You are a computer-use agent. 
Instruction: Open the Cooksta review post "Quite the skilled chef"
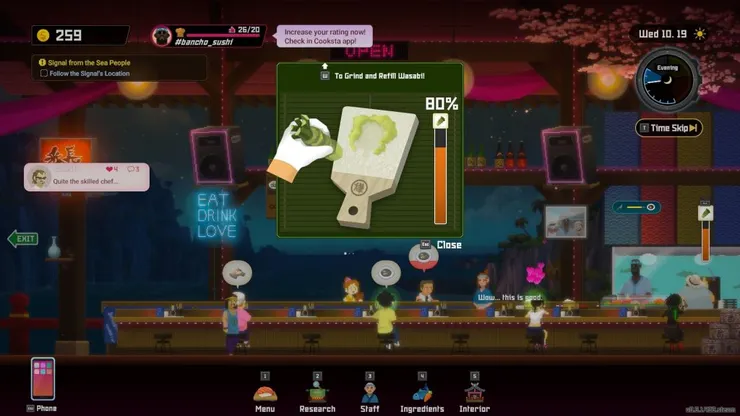[87, 177]
